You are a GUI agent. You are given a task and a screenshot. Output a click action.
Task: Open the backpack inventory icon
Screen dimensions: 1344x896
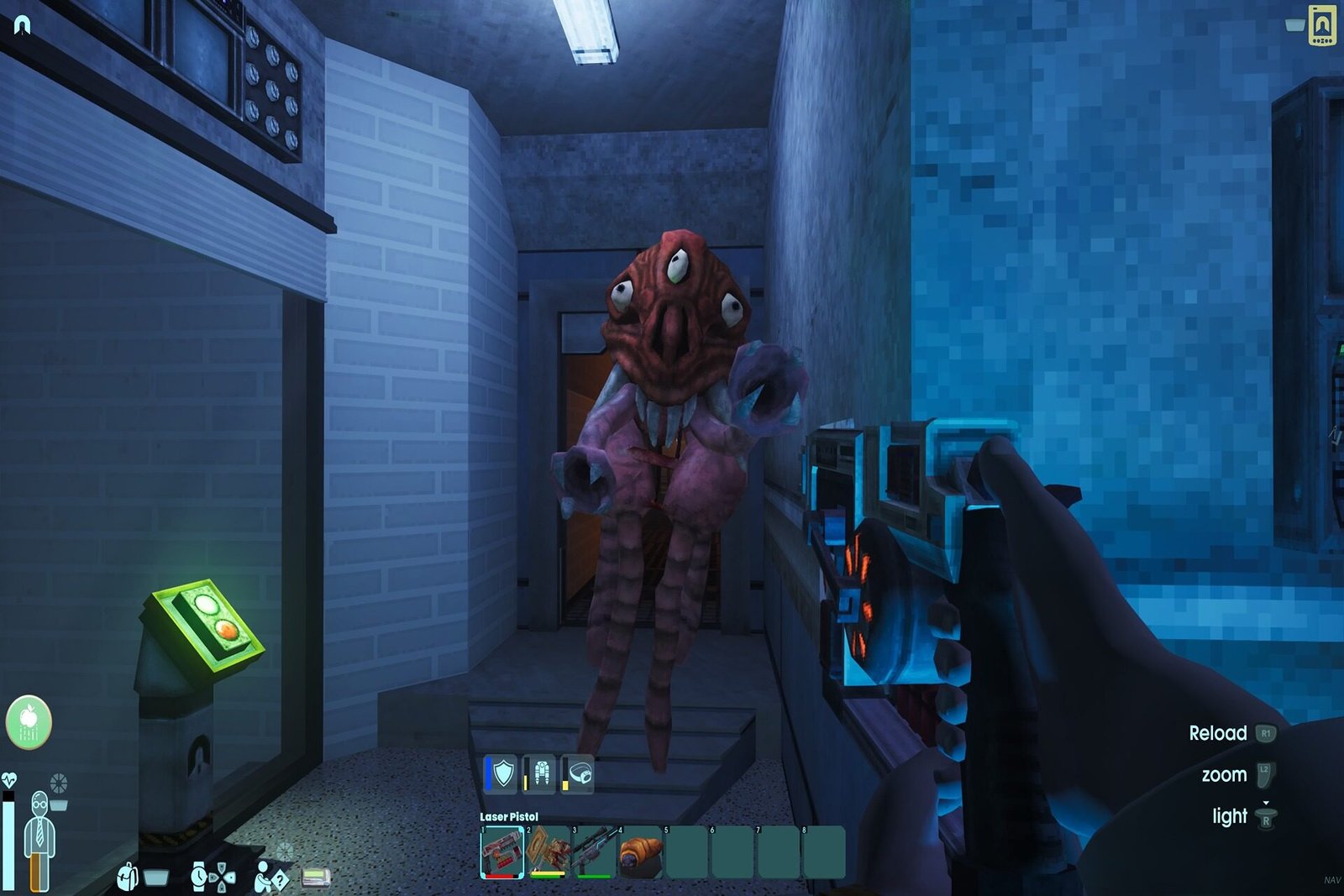pyautogui.click(x=129, y=877)
